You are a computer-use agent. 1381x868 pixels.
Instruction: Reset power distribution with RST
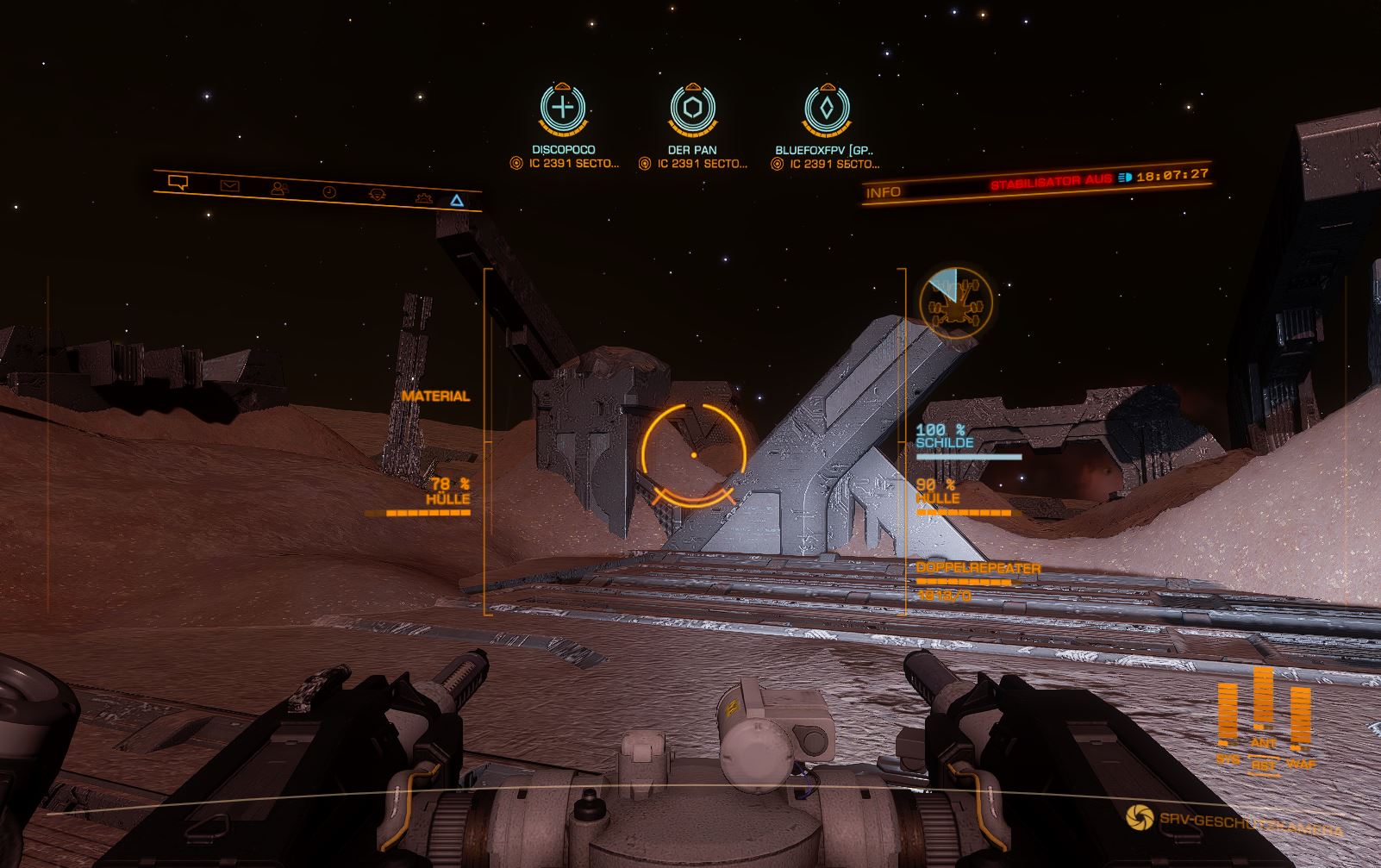click(x=1264, y=765)
